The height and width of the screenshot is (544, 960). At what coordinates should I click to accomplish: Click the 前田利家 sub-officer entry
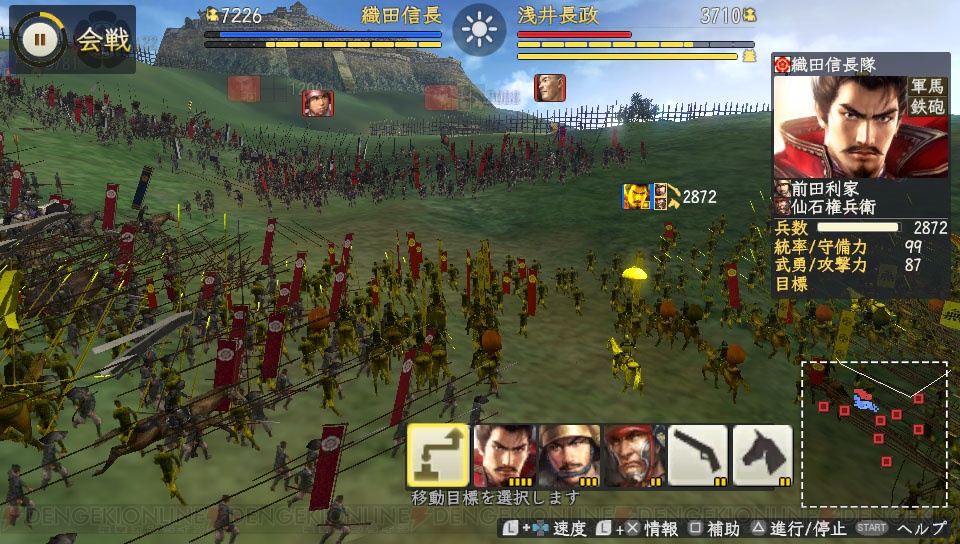[818, 188]
